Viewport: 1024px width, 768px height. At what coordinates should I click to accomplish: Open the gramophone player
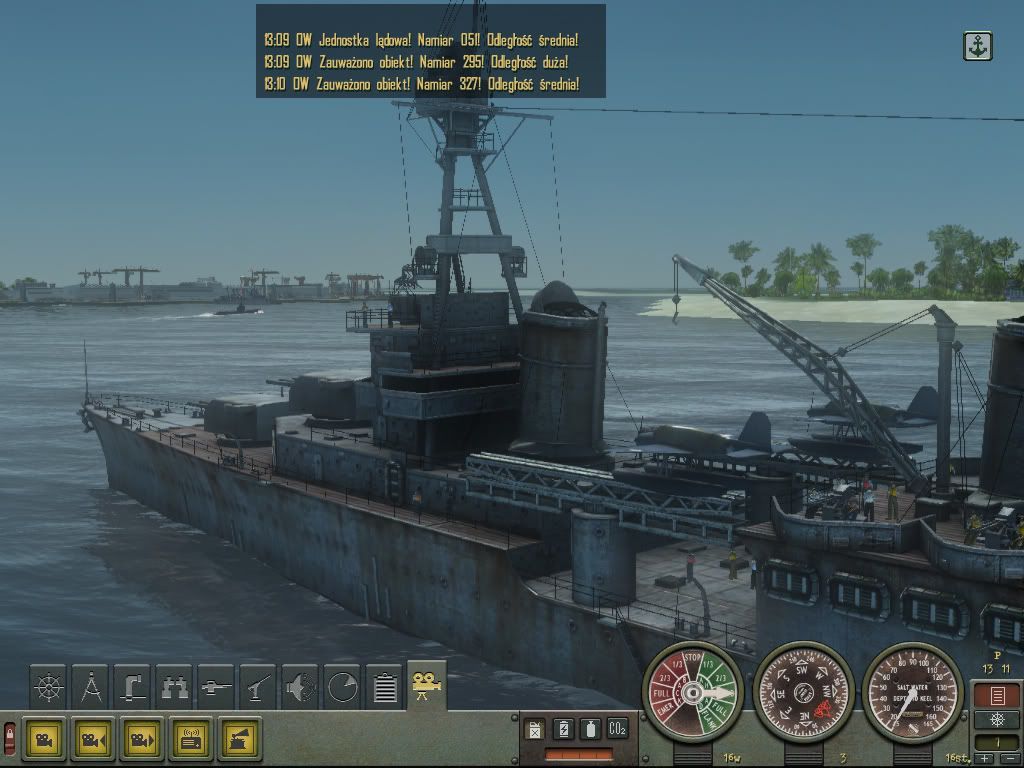click(240, 739)
